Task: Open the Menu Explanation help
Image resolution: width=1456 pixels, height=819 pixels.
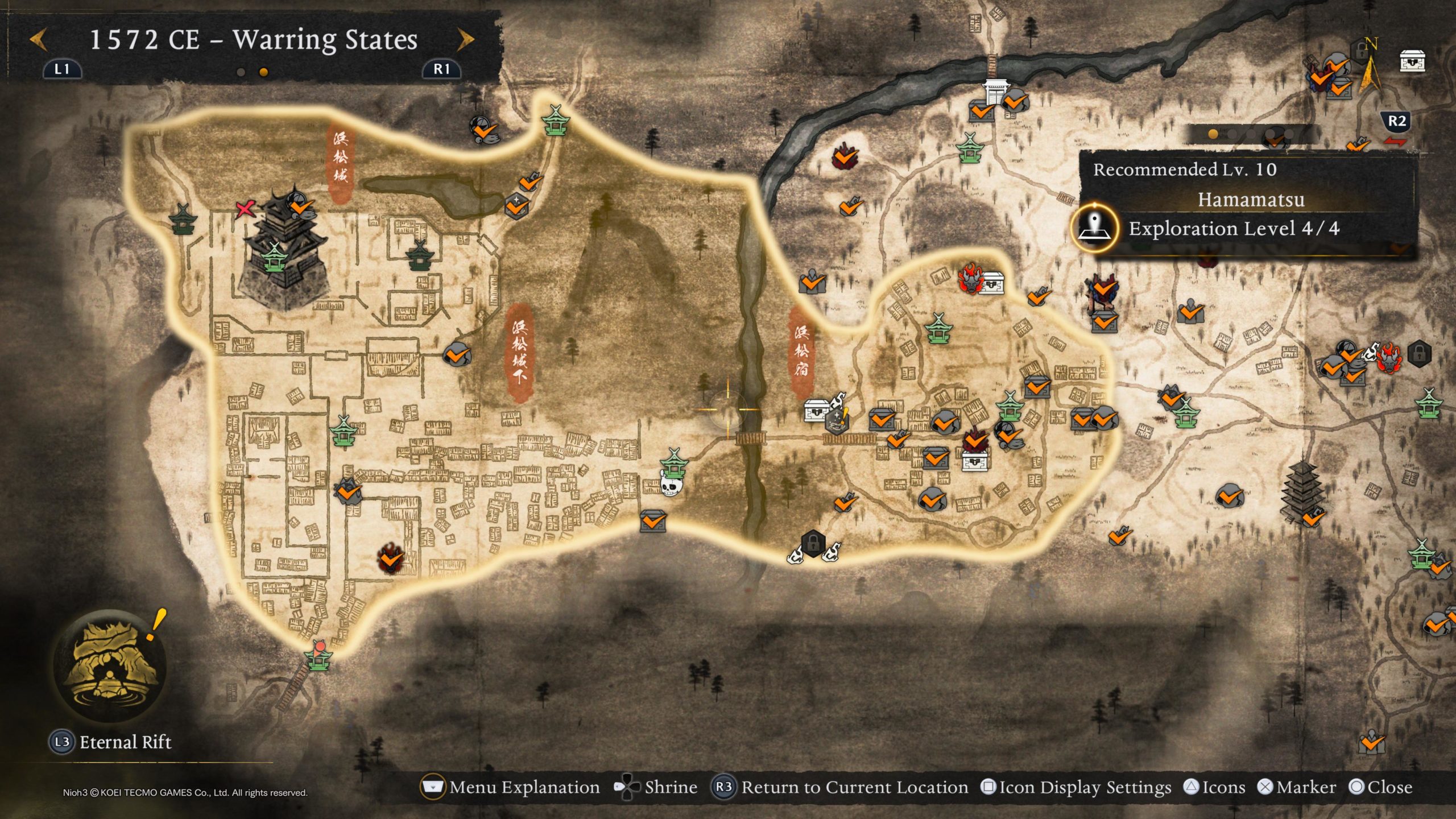Action: [510, 787]
